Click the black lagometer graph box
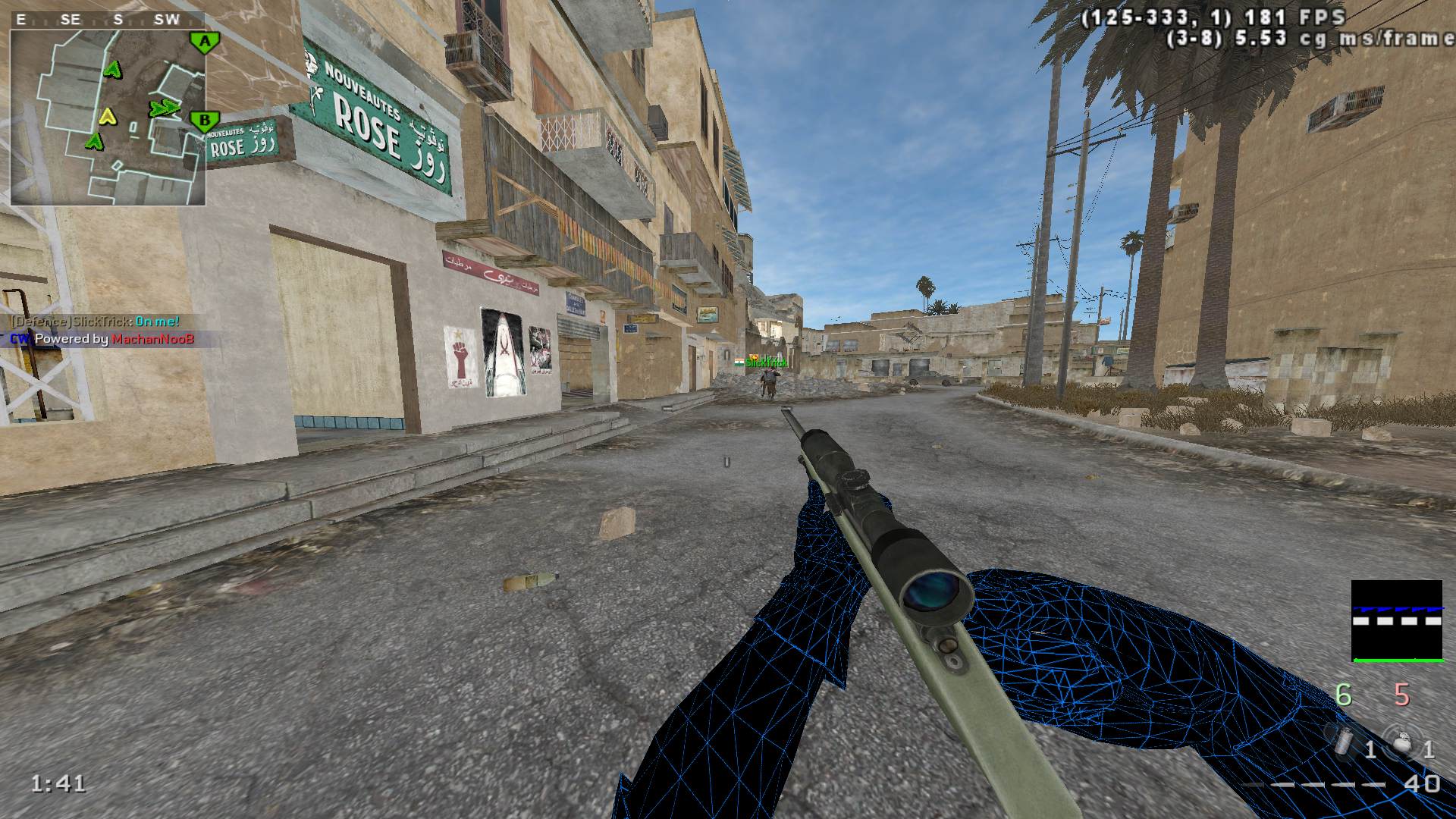Viewport: 1456px width, 819px height. [x=1396, y=621]
